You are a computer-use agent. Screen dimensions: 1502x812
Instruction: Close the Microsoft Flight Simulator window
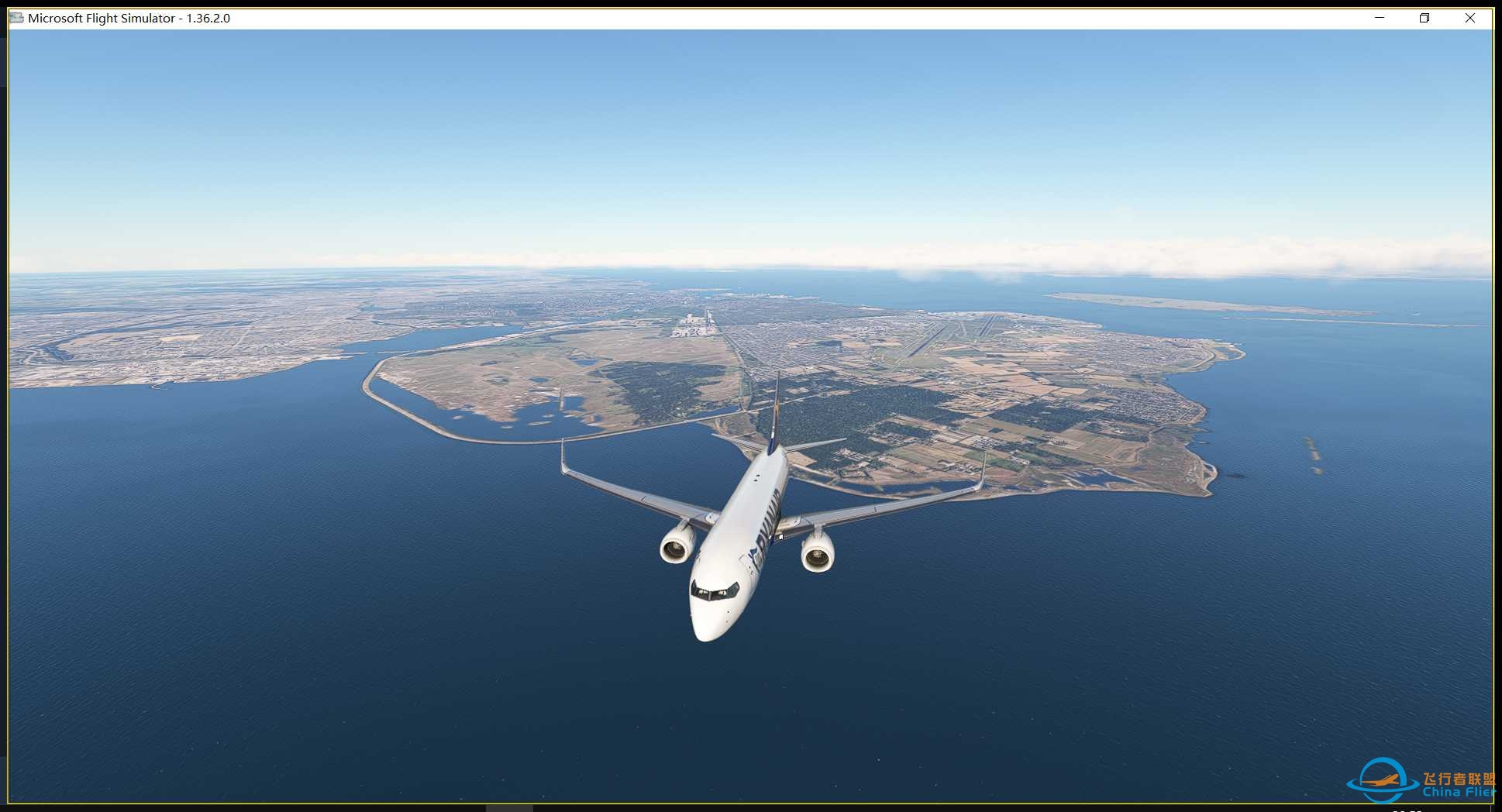1469,18
